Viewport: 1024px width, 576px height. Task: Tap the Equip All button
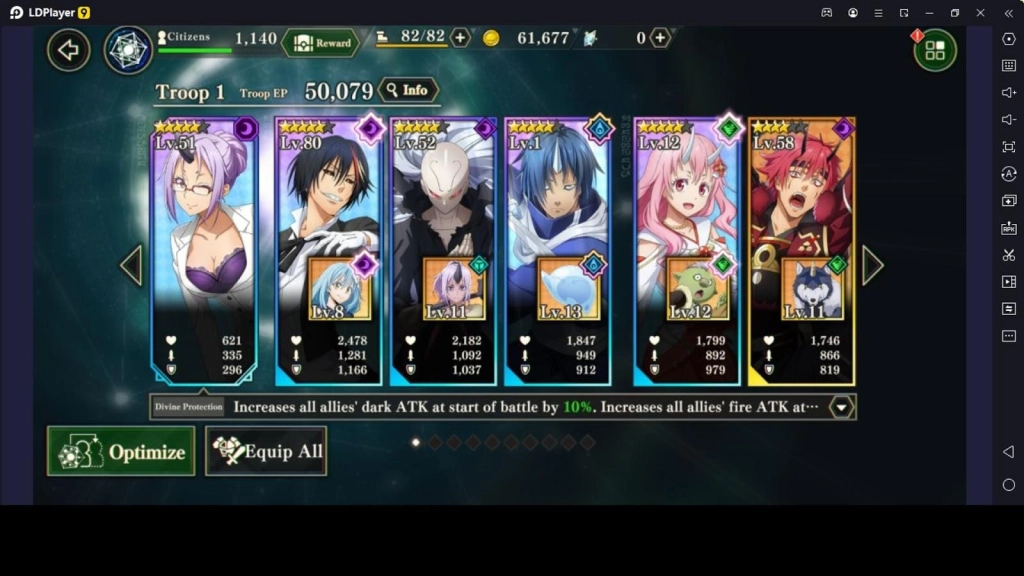(x=266, y=451)
